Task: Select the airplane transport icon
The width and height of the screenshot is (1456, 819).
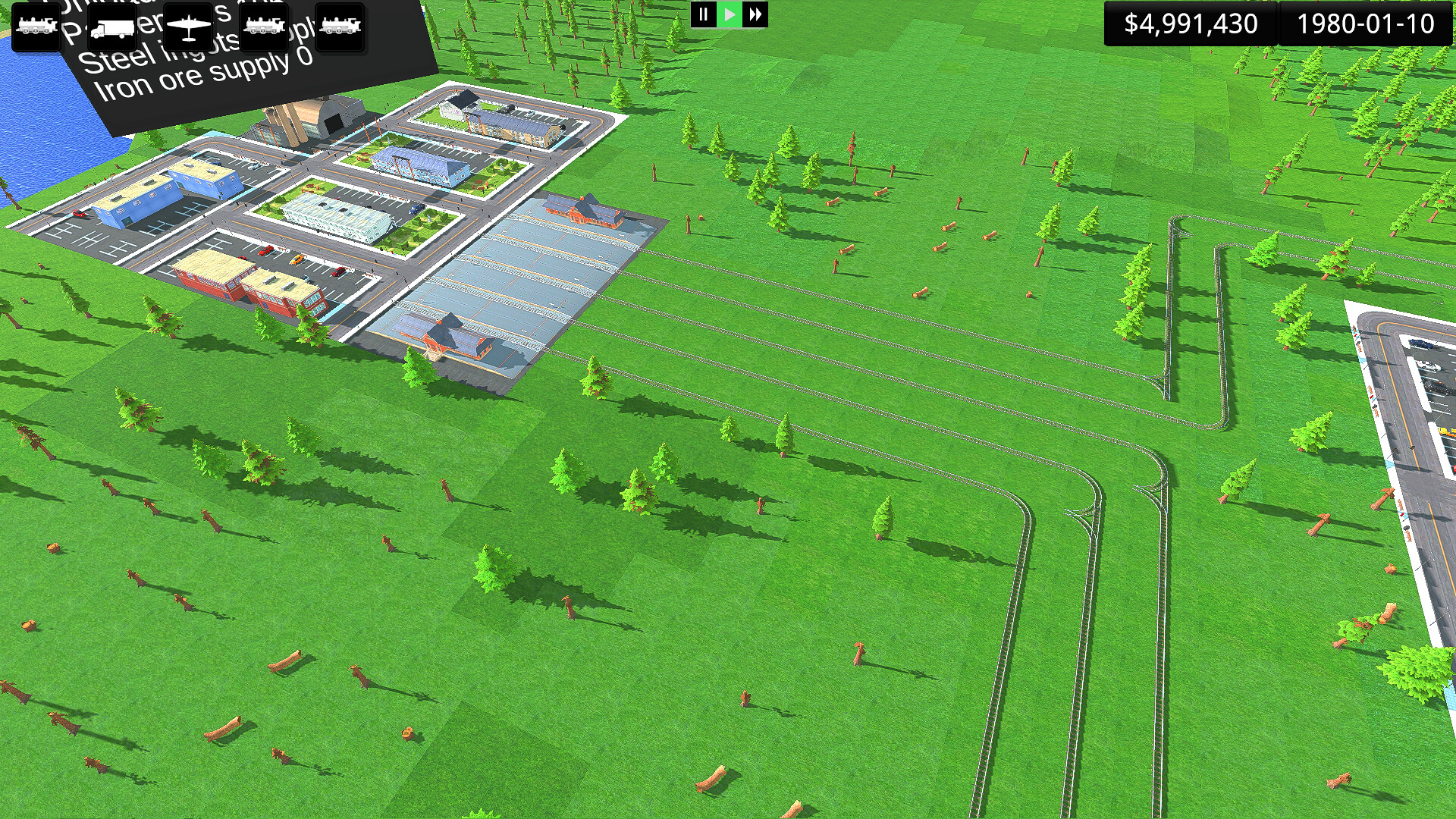Action: [188, 27]
